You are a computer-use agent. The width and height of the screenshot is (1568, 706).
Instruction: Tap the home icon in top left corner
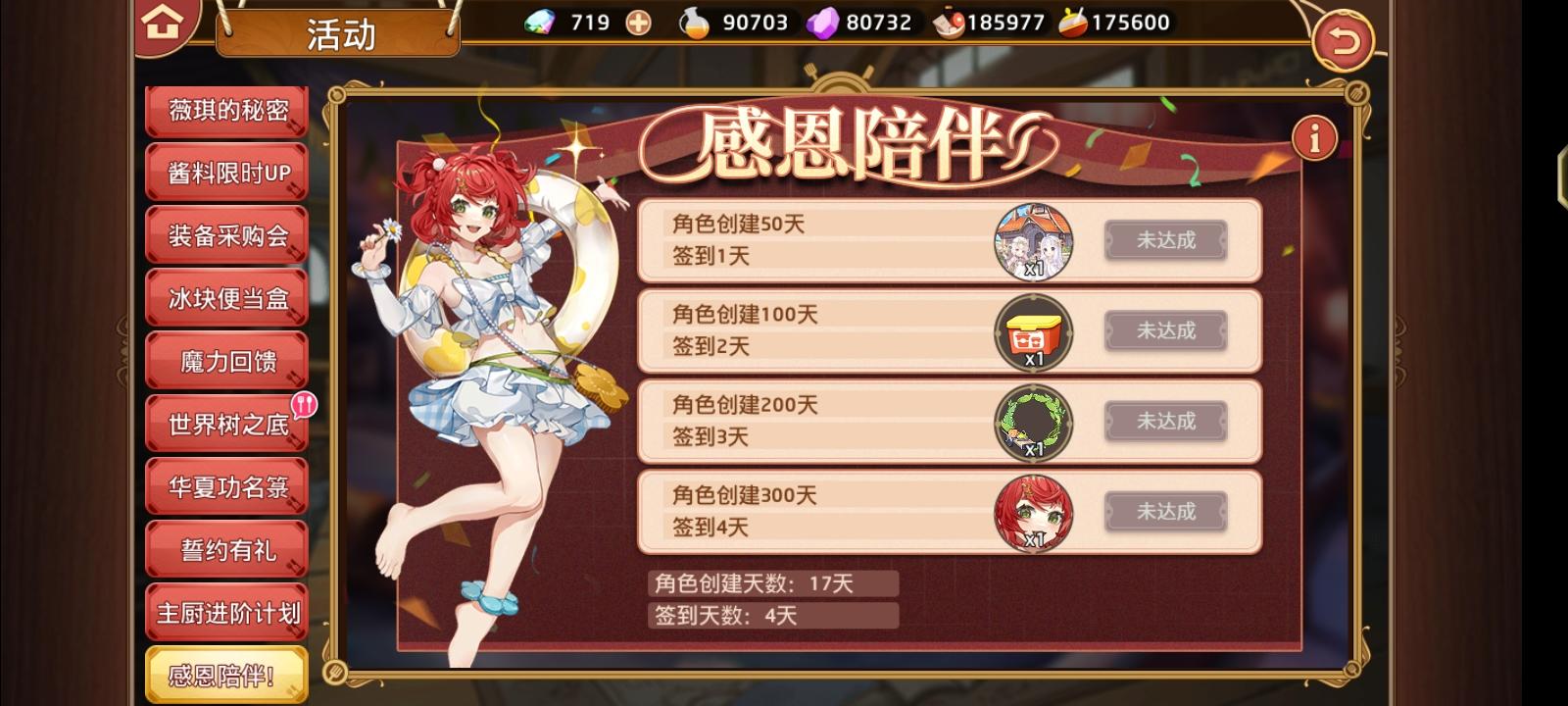click(164, 24)
